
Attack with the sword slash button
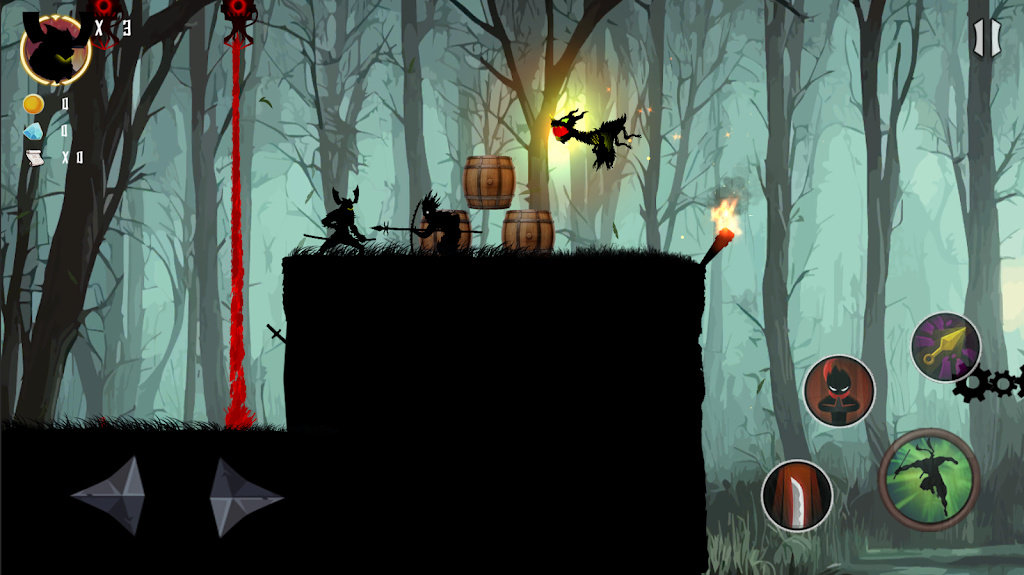pyautogui.click(x=797, y=495)
